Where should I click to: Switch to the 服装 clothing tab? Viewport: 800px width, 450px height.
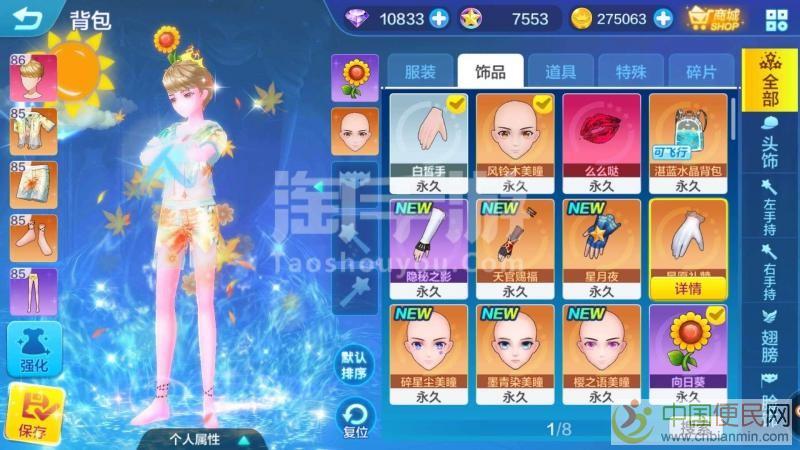[x=420, y=71]
